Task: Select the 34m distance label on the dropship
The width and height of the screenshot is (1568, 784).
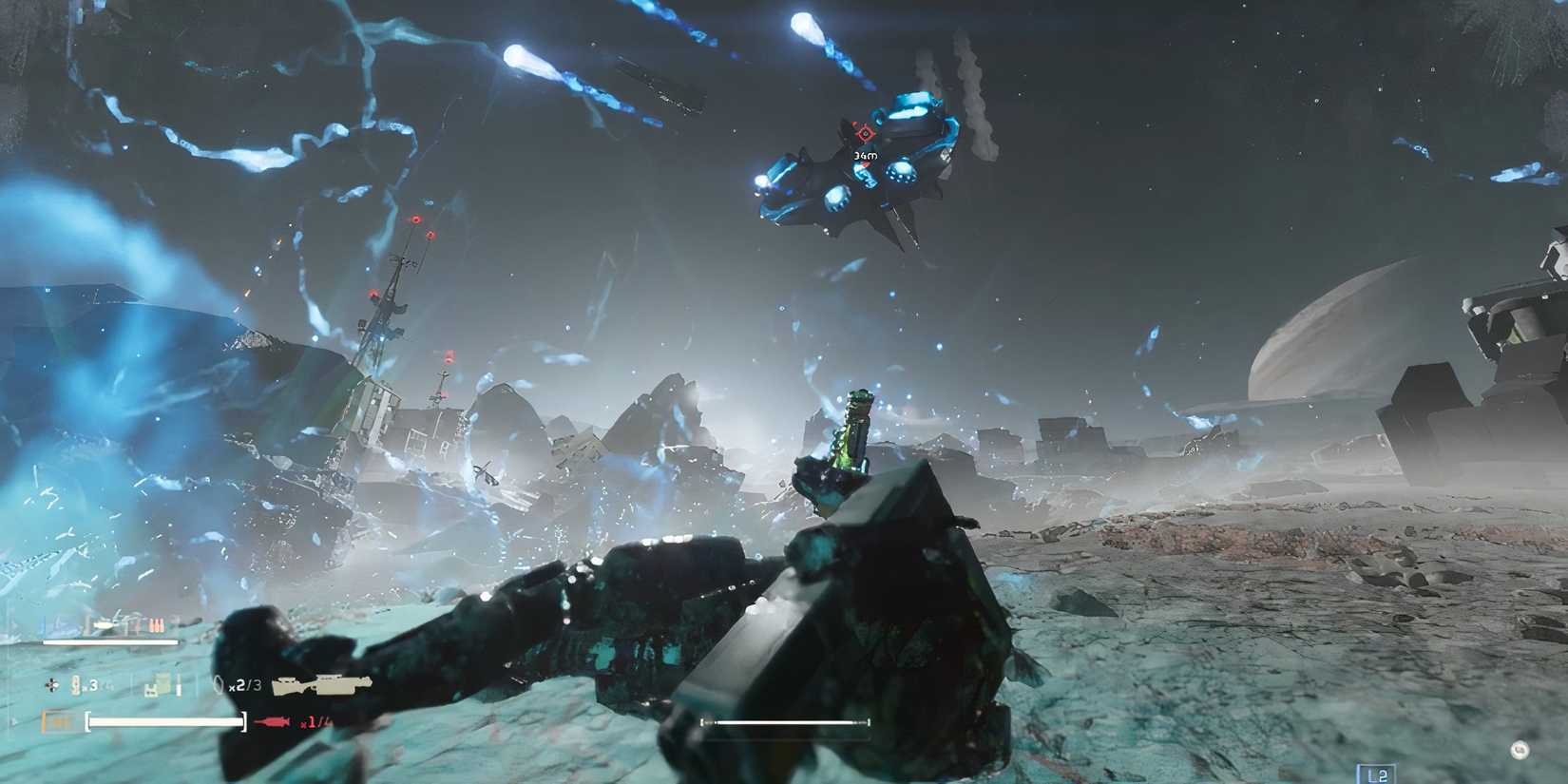Action: coord(866,156)
